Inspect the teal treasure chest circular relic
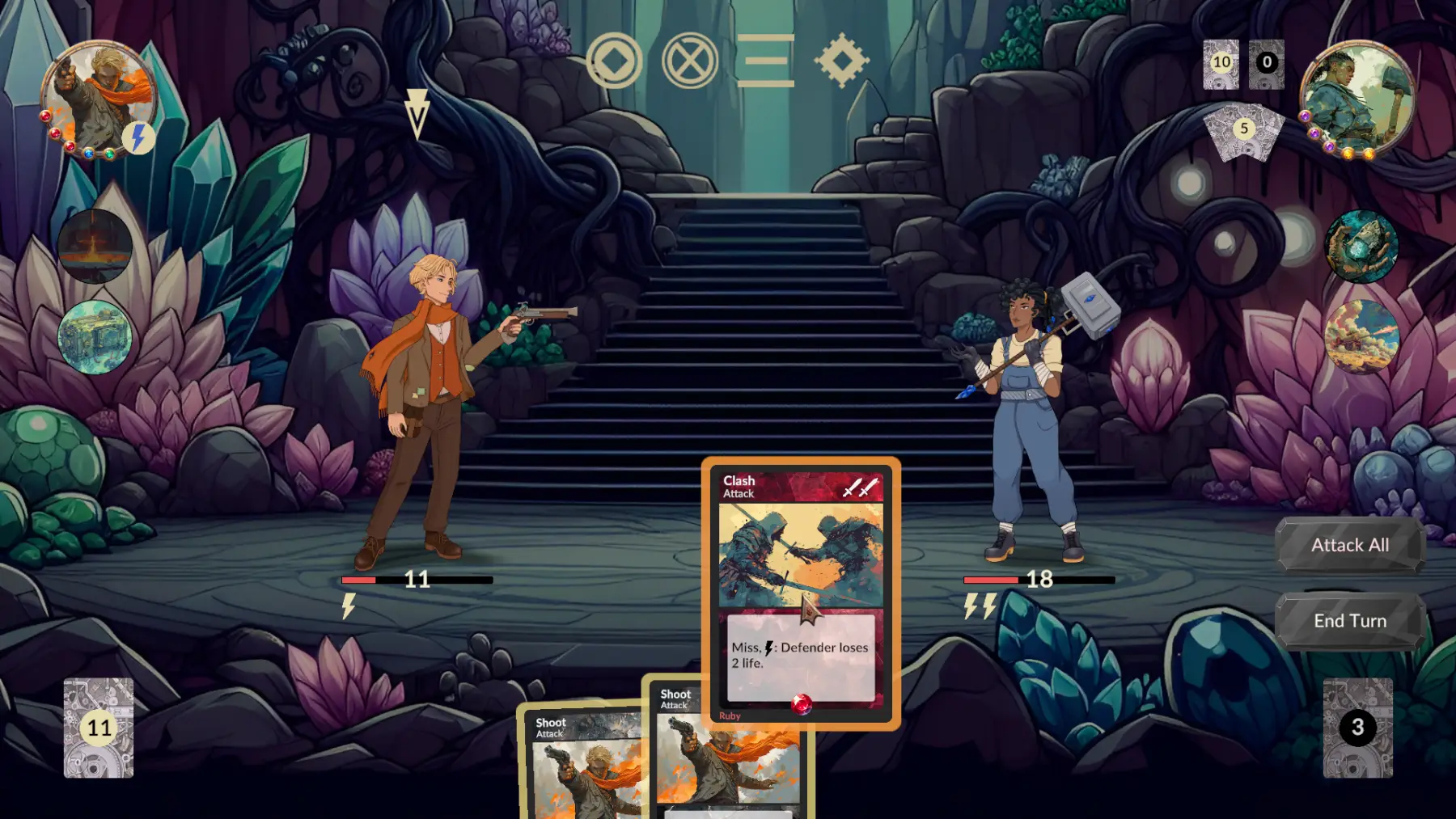1456x819 pixels. [x=95, y=337]
